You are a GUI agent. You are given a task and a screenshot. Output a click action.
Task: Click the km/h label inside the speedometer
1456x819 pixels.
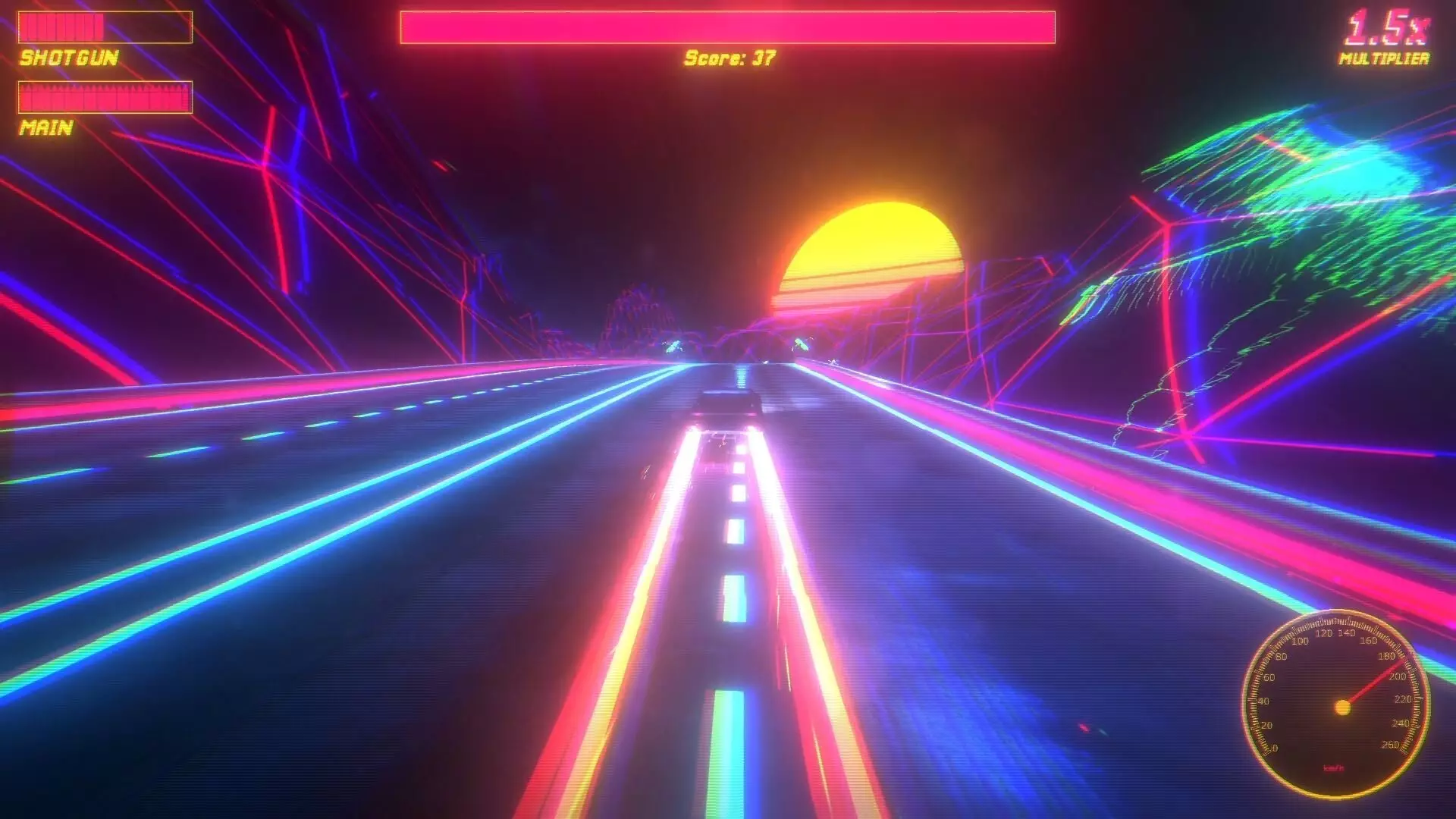[1334, 768]
